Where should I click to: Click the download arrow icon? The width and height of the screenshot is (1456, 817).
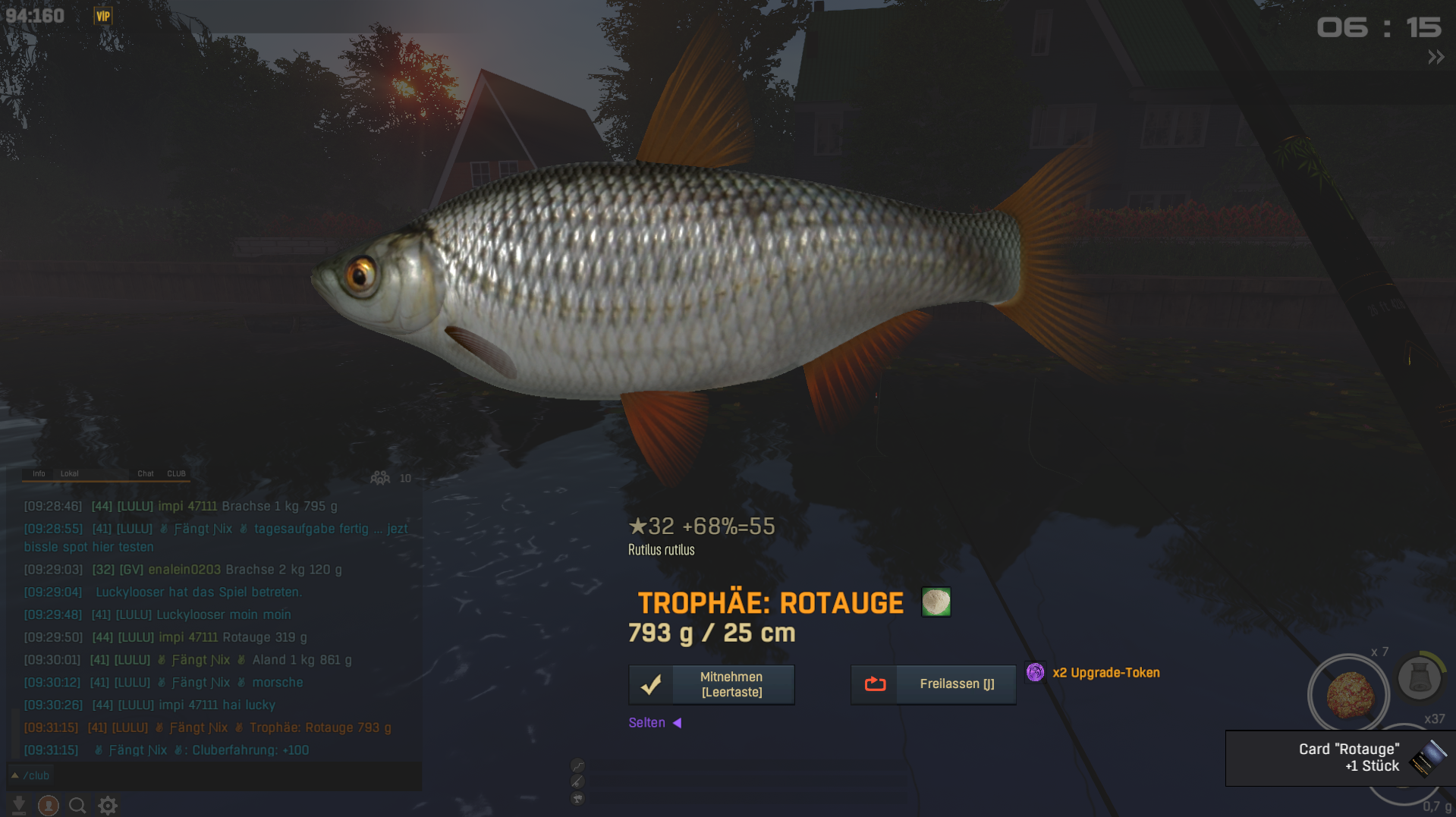point(19,805)
